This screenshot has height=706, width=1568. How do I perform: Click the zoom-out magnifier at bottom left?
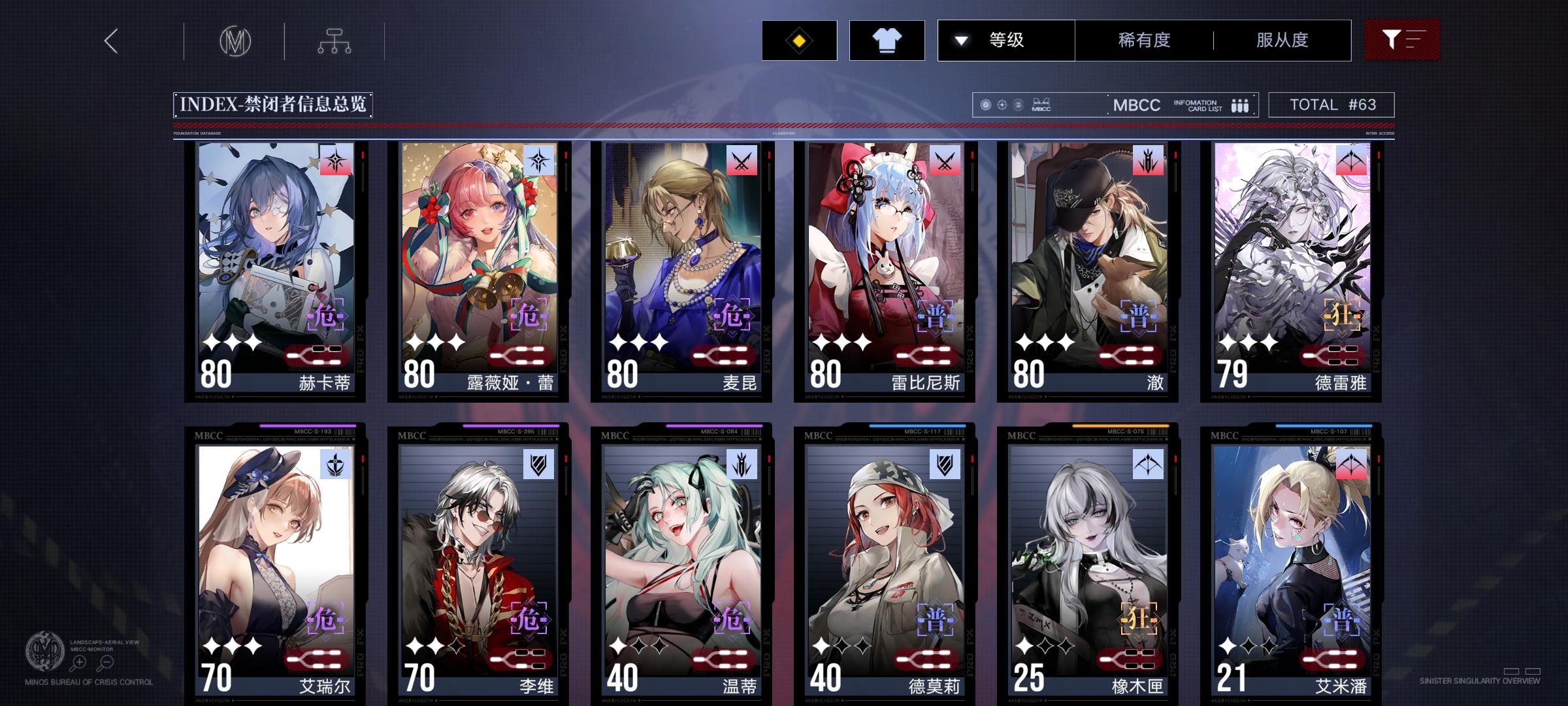[x=108, y=662]
